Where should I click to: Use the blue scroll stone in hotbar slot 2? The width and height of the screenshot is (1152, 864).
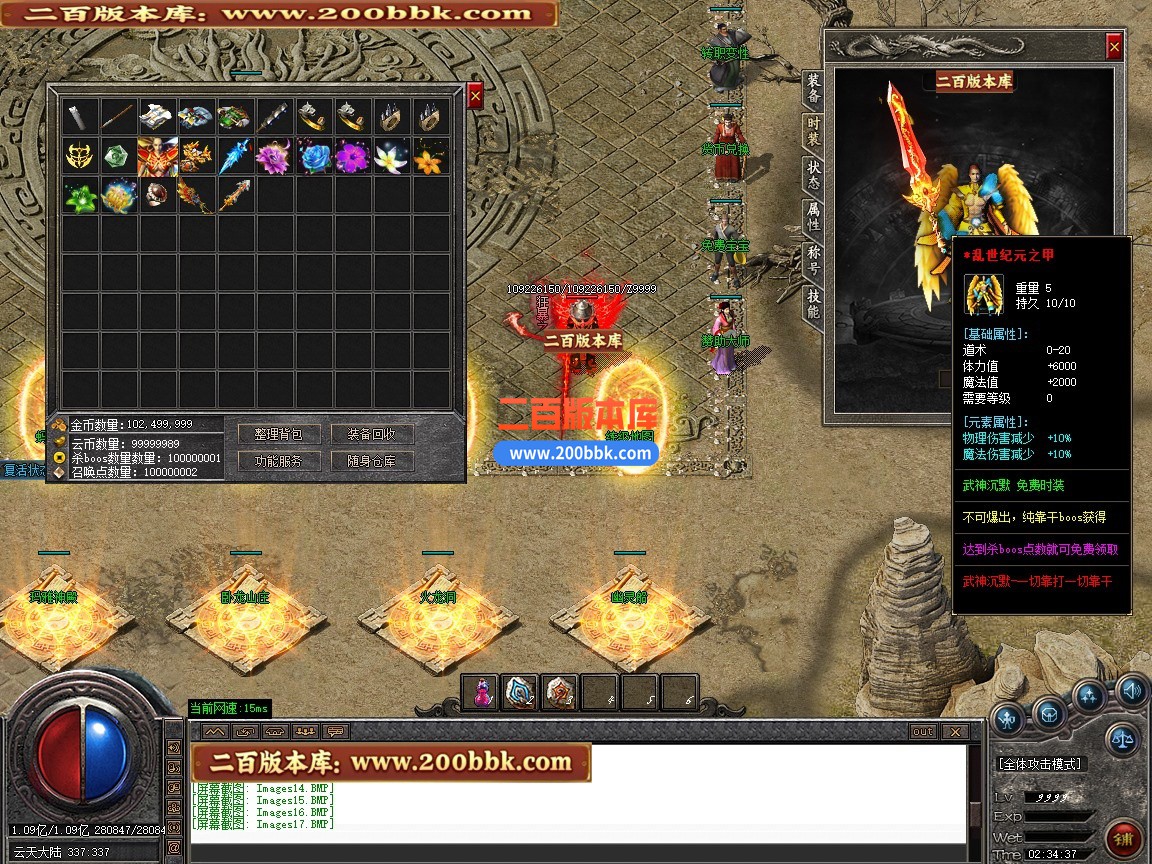tap(520, 692)
